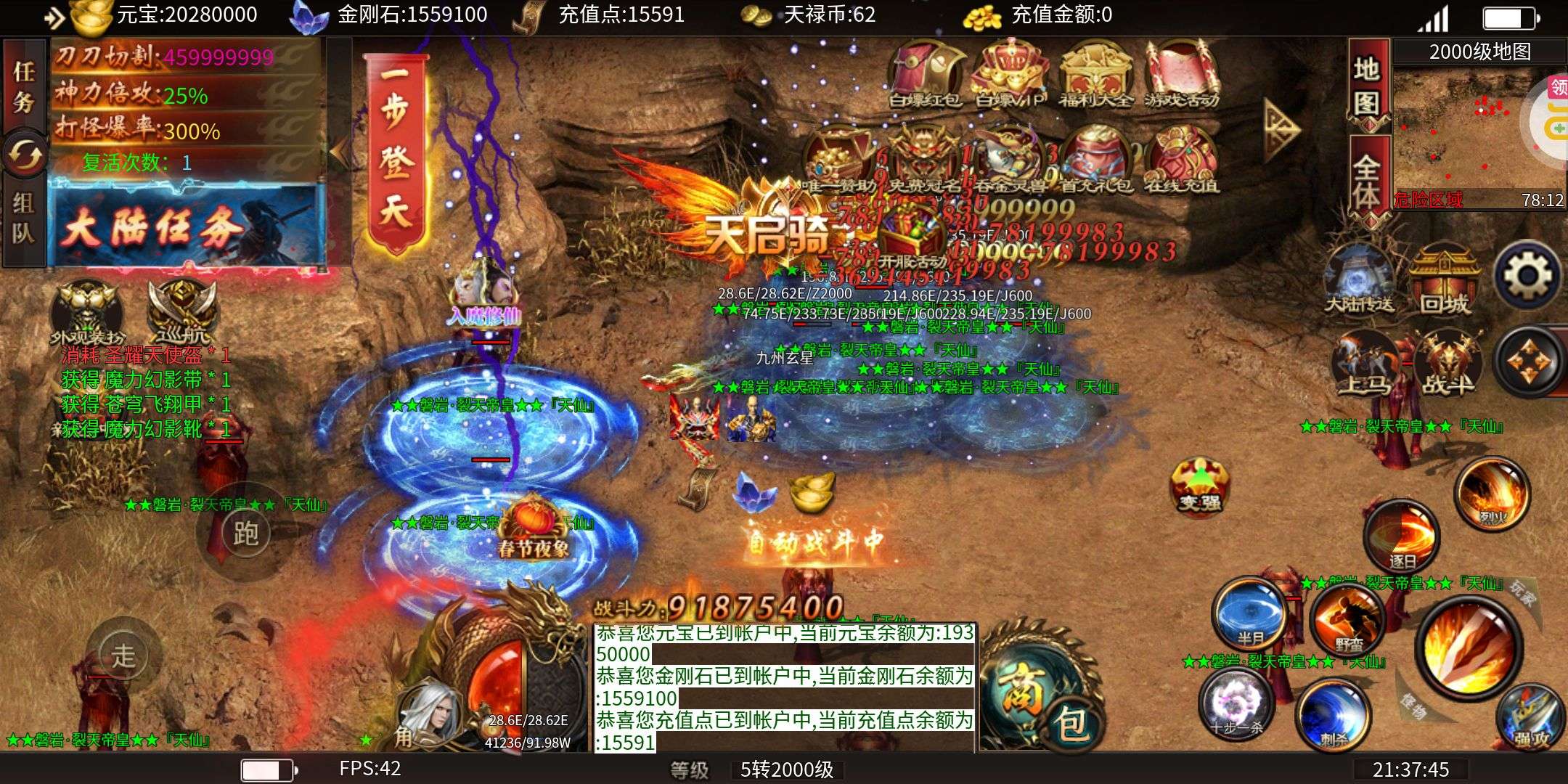Switch movement to 跑 run mode

[245, 534]
